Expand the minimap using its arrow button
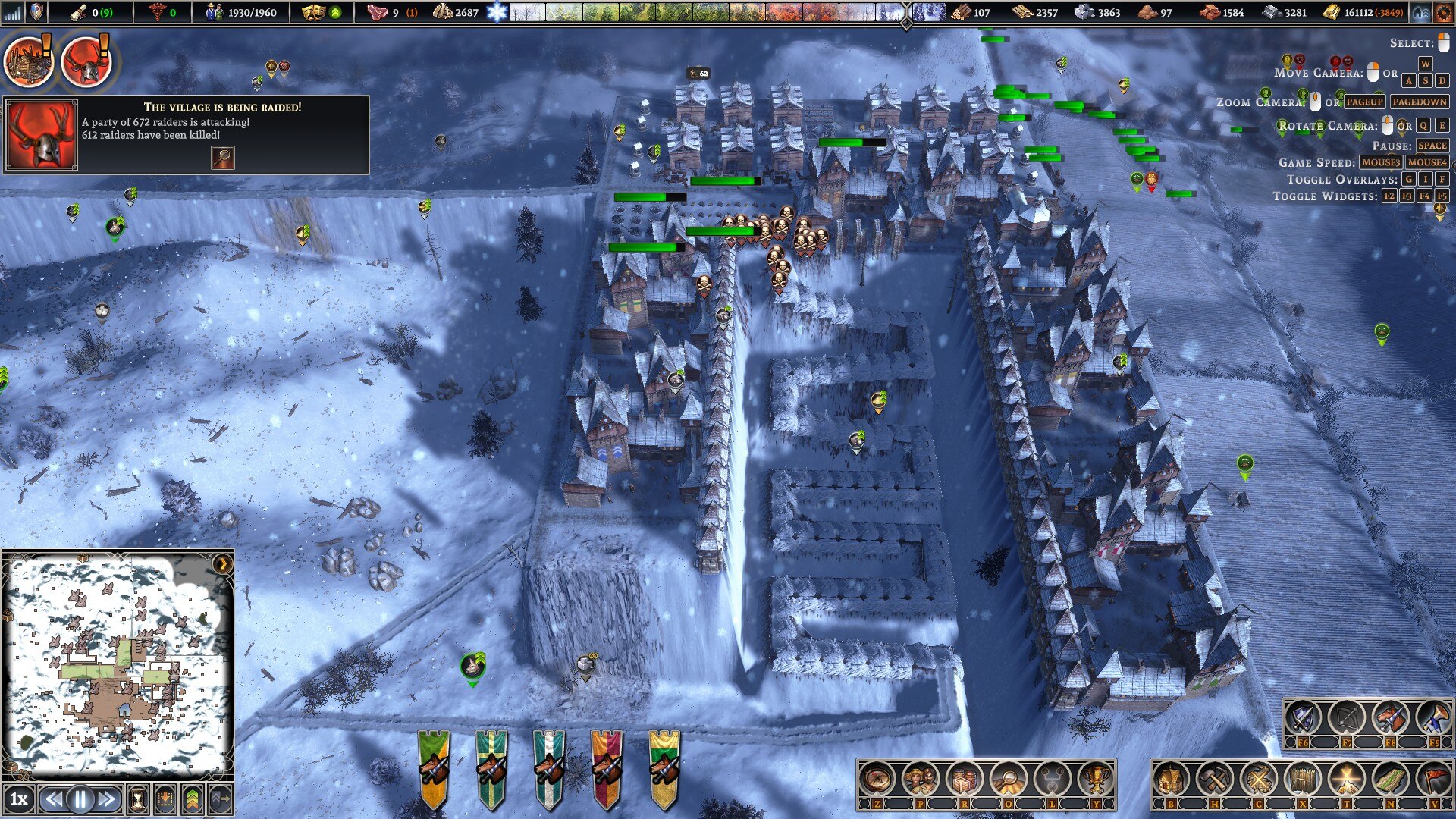Image resolution: width=1456 pixels, height=819 pixels. (222, 563)
